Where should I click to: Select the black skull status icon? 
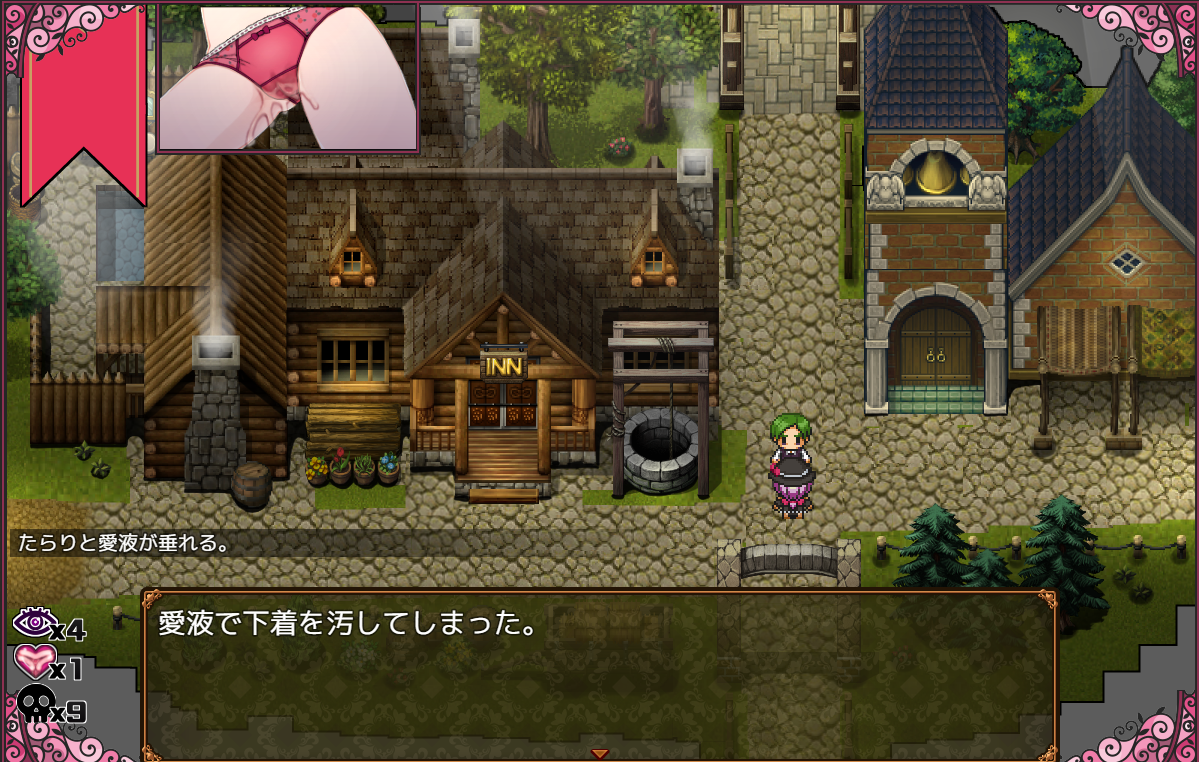(33, 704)
